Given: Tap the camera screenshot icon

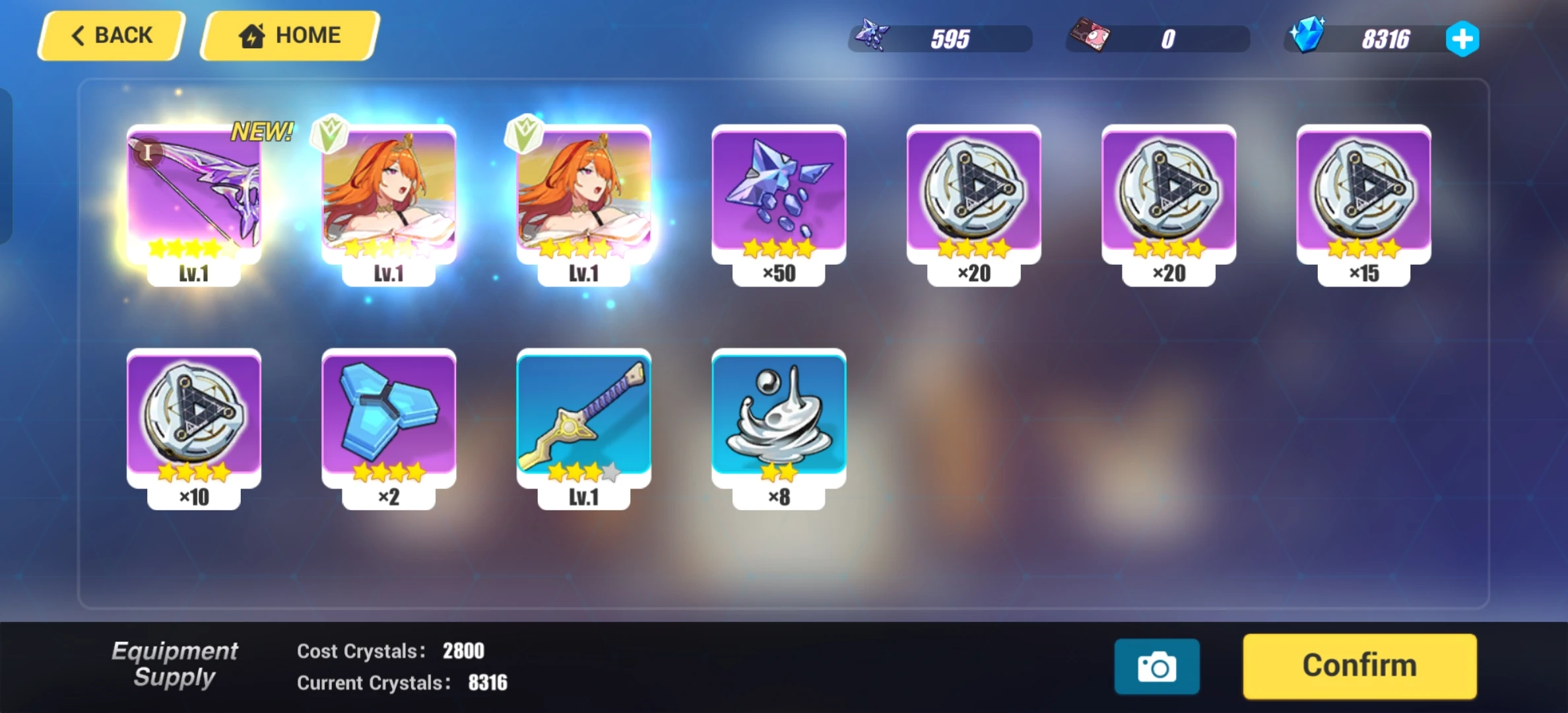Looking at the screenshot, I should click(1157, 666).
